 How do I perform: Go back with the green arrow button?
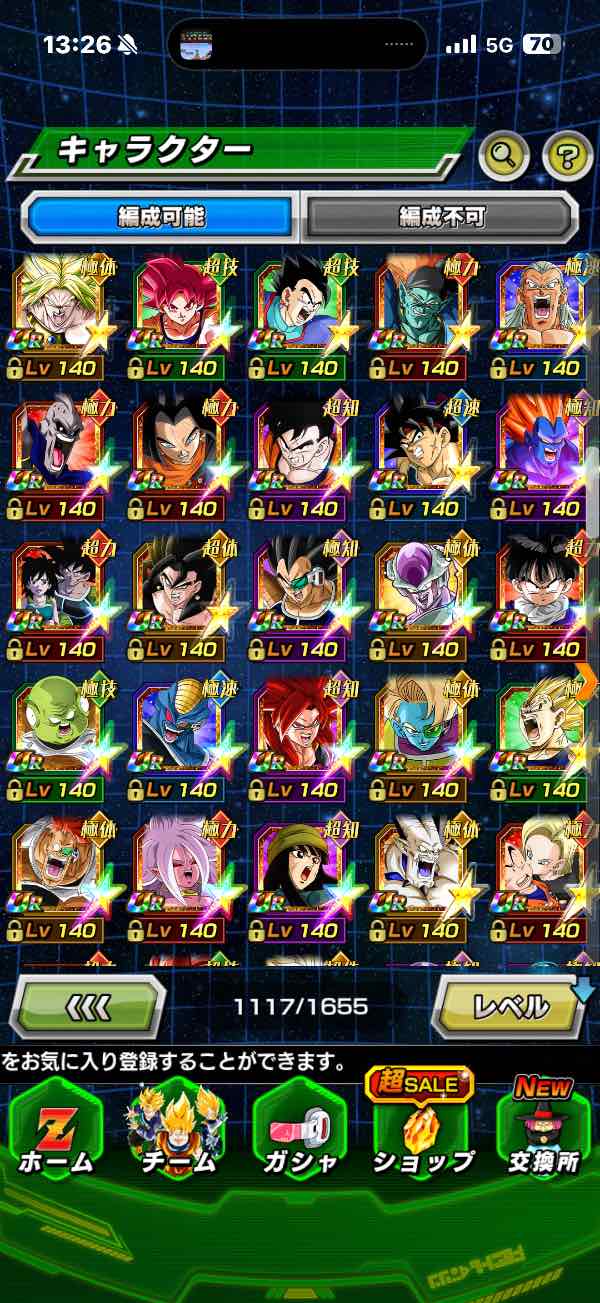point(89,1007)
